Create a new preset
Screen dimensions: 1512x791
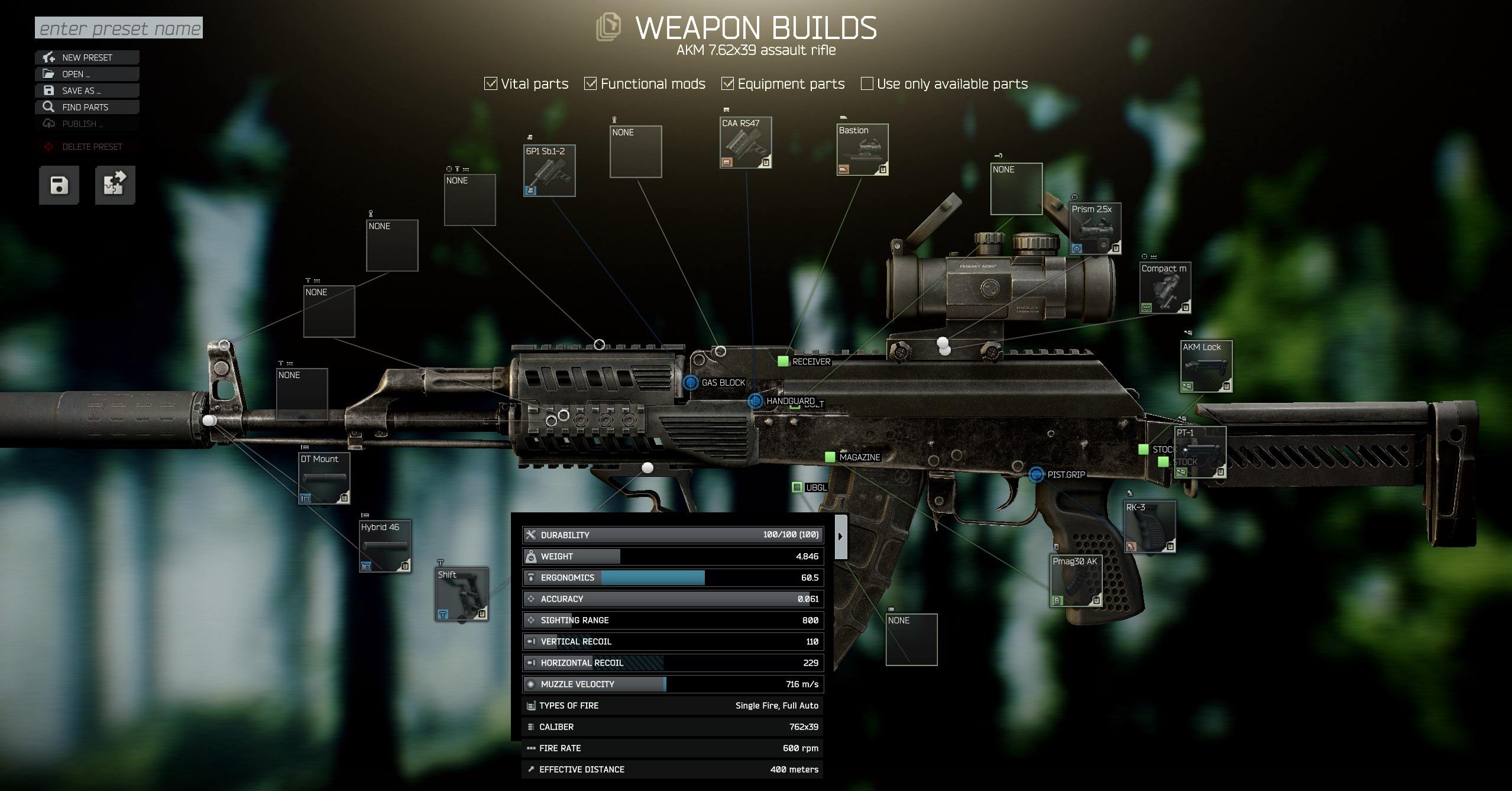pos(87,57)
